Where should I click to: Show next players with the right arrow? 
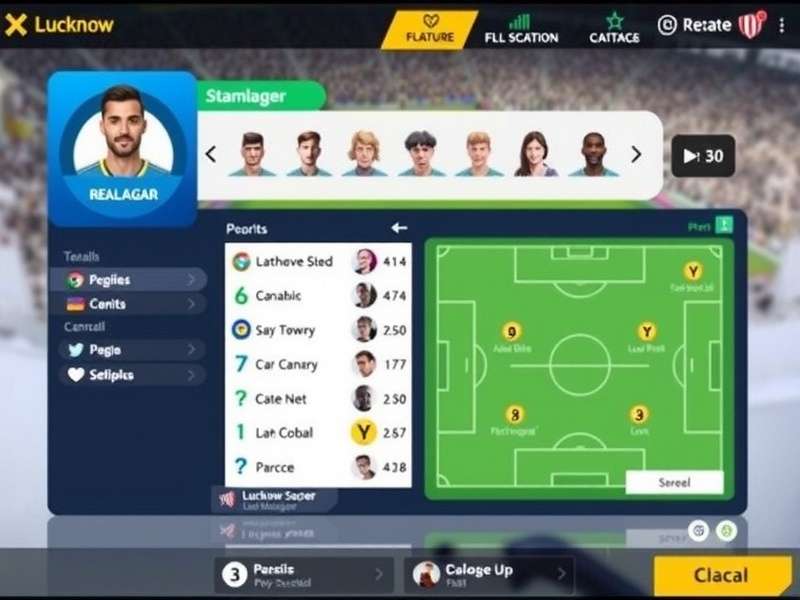636,155
